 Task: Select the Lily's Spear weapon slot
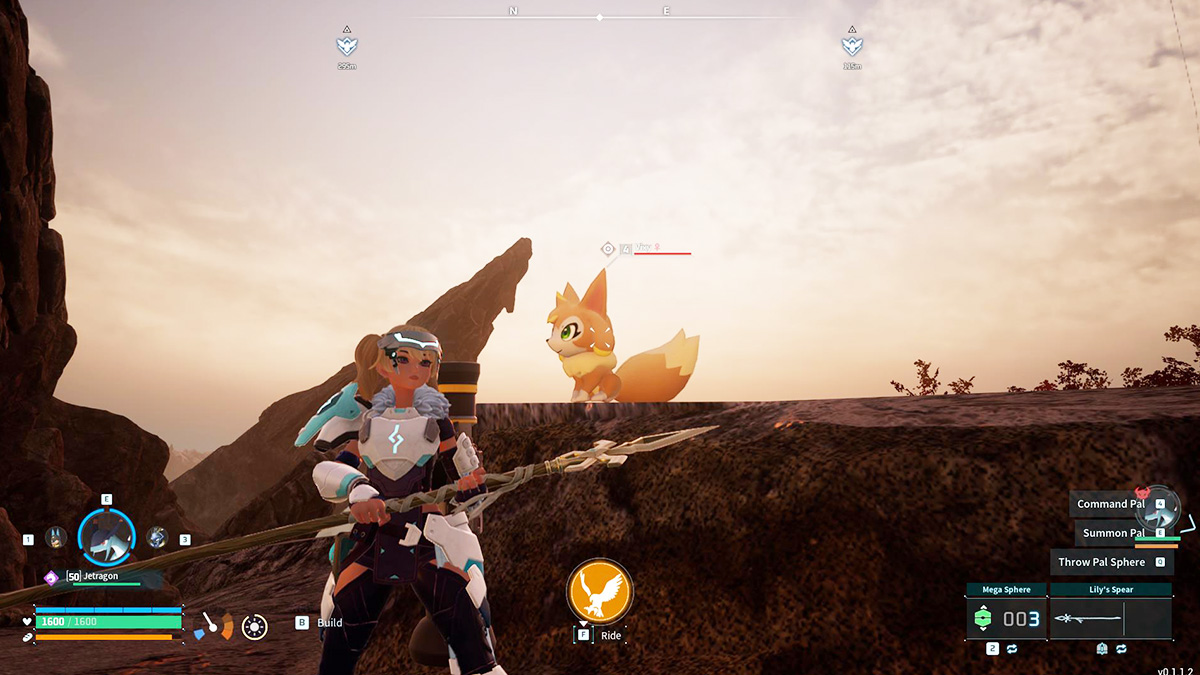[1110, 619]
